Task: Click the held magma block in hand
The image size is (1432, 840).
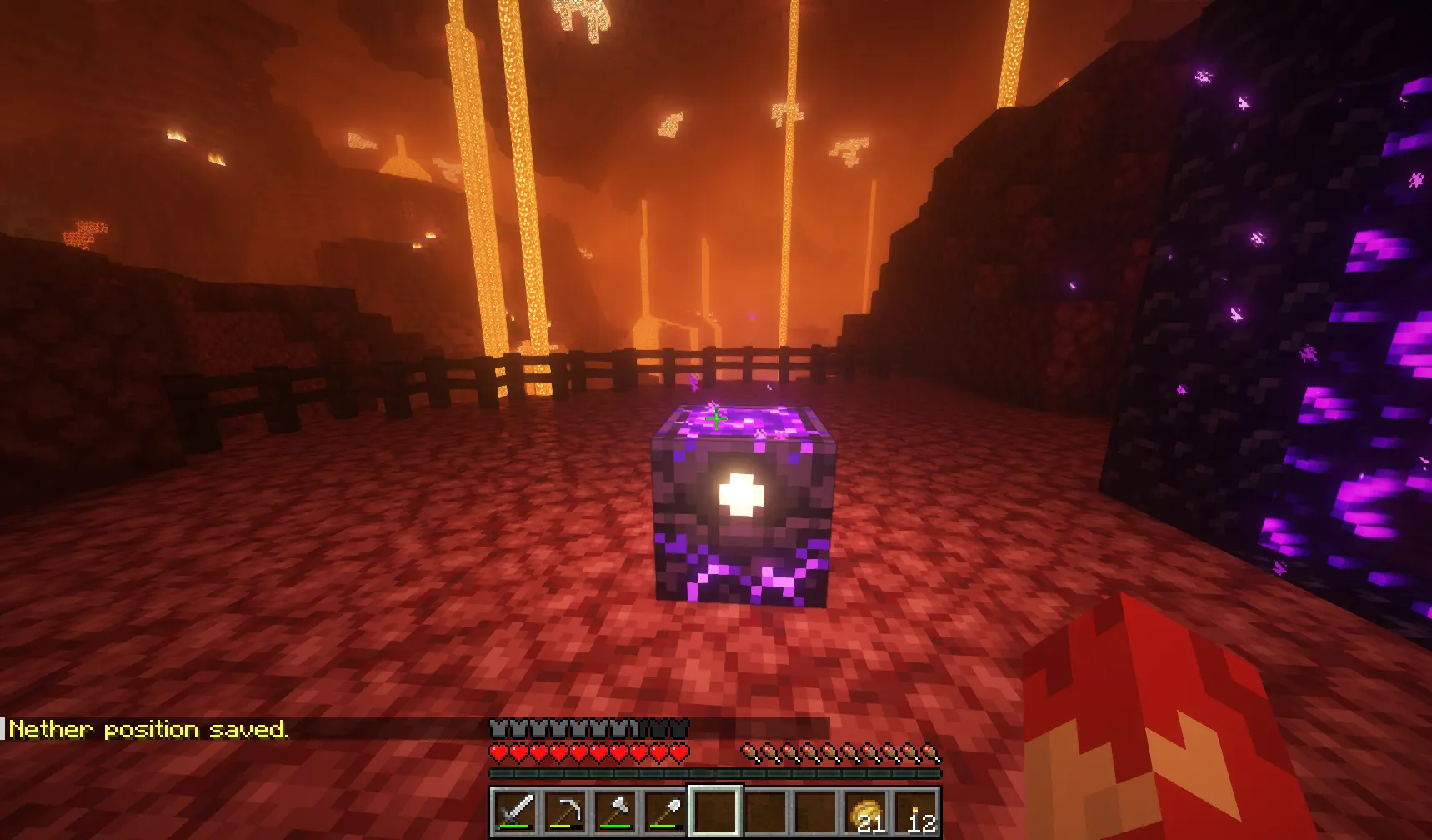Action: pos(1167,733)
